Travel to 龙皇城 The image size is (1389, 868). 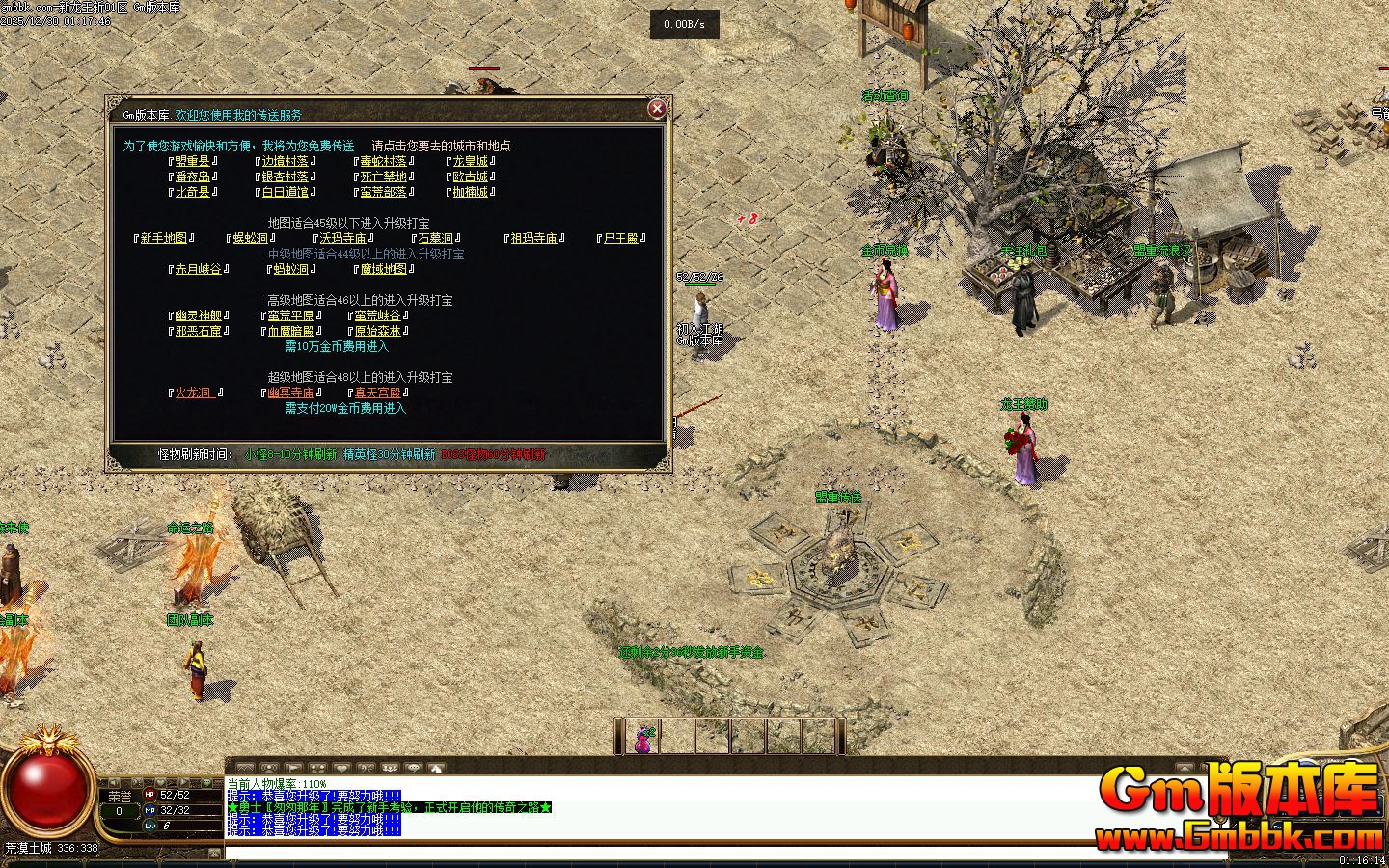coord(471,161)
